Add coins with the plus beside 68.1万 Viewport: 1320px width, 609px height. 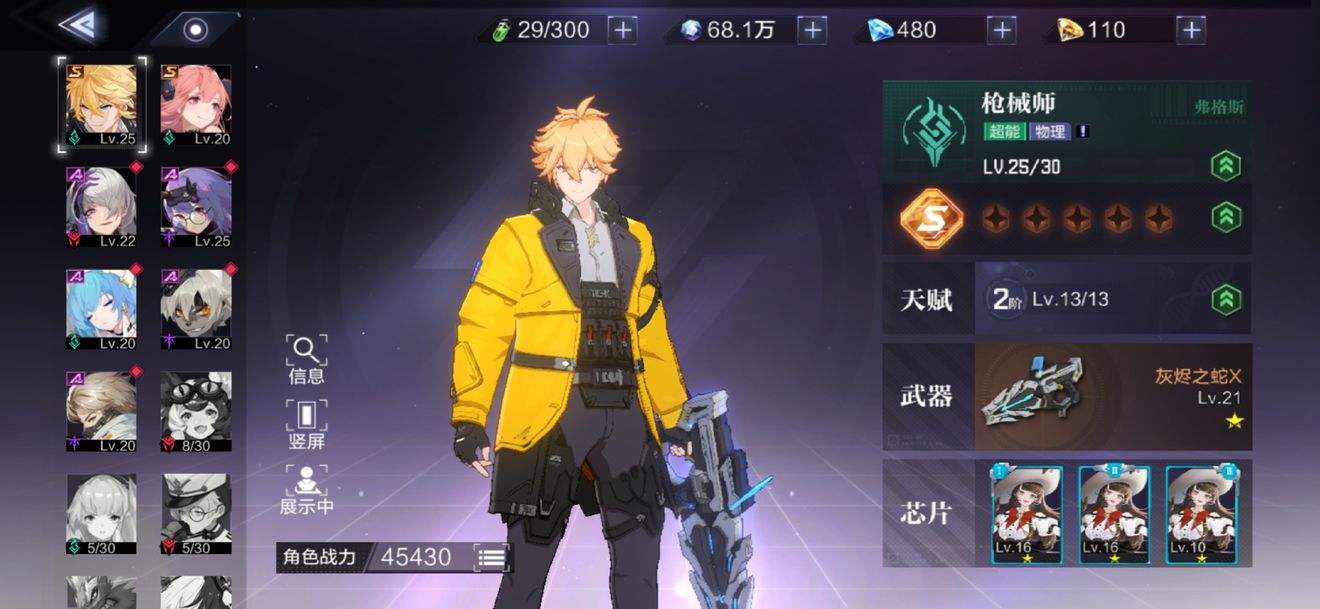[812, 30]
